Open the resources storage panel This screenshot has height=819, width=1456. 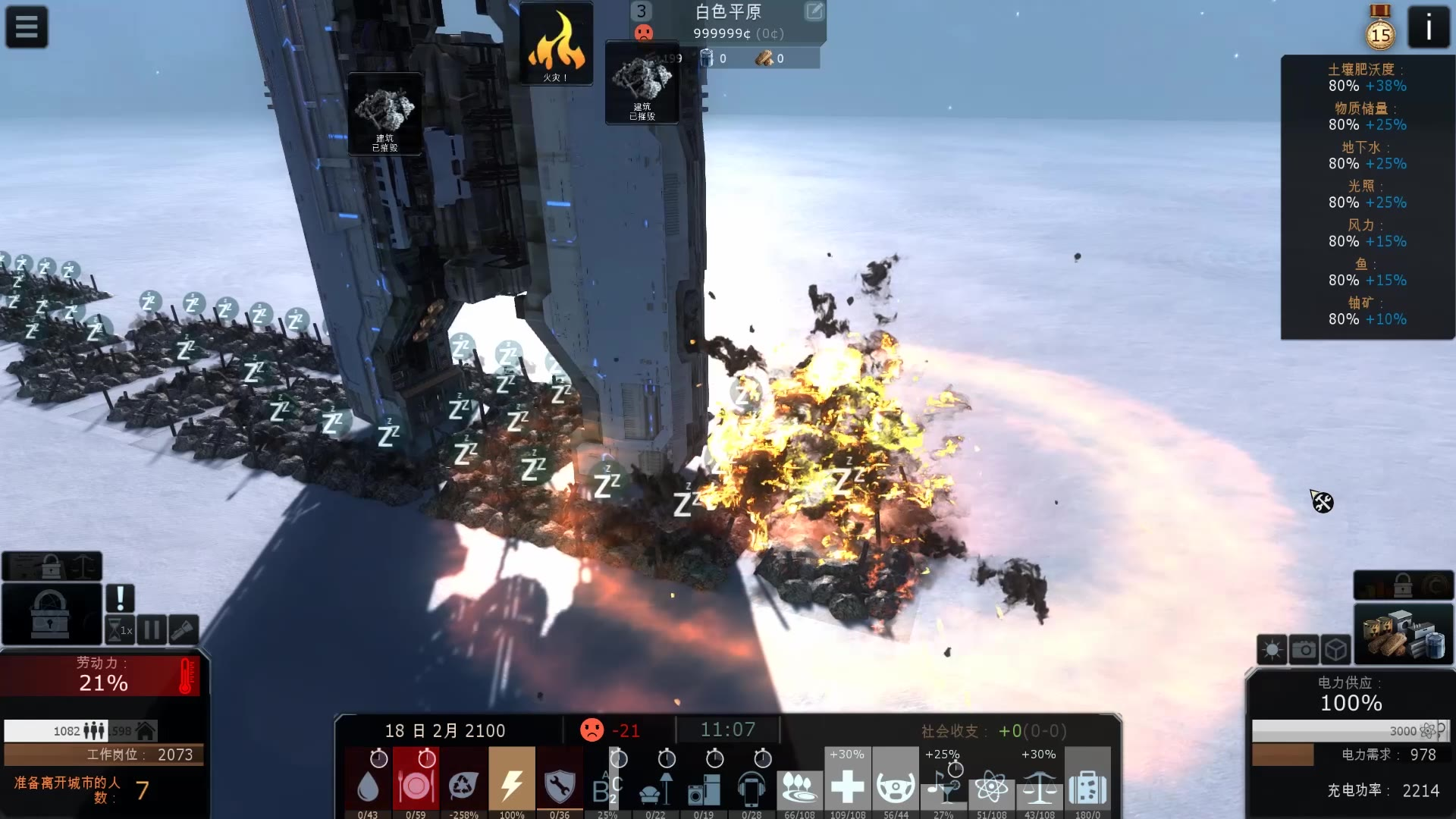tap(1403, 635)
